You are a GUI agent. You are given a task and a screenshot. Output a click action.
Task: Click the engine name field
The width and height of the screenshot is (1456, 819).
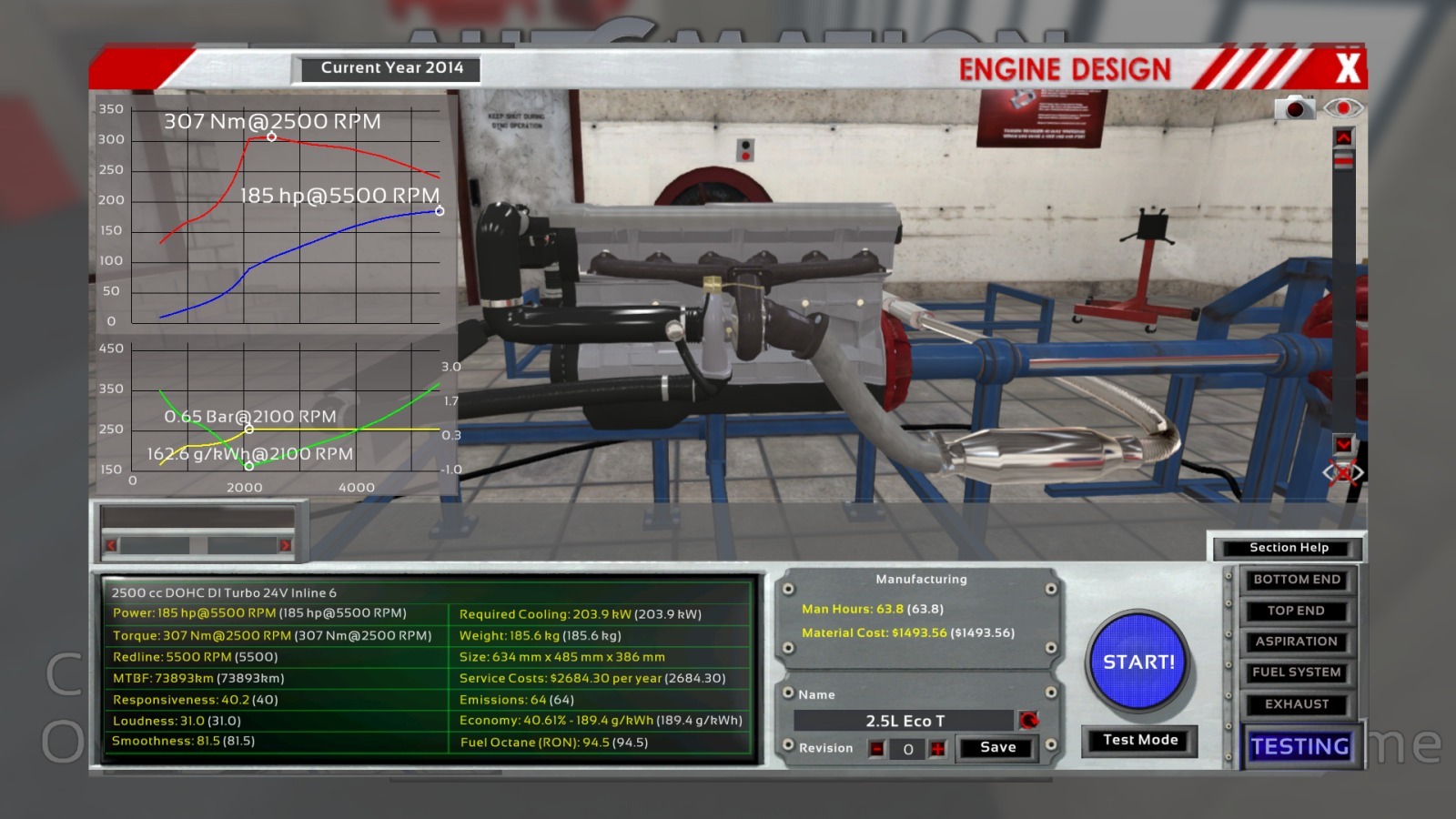coord(904,721)
